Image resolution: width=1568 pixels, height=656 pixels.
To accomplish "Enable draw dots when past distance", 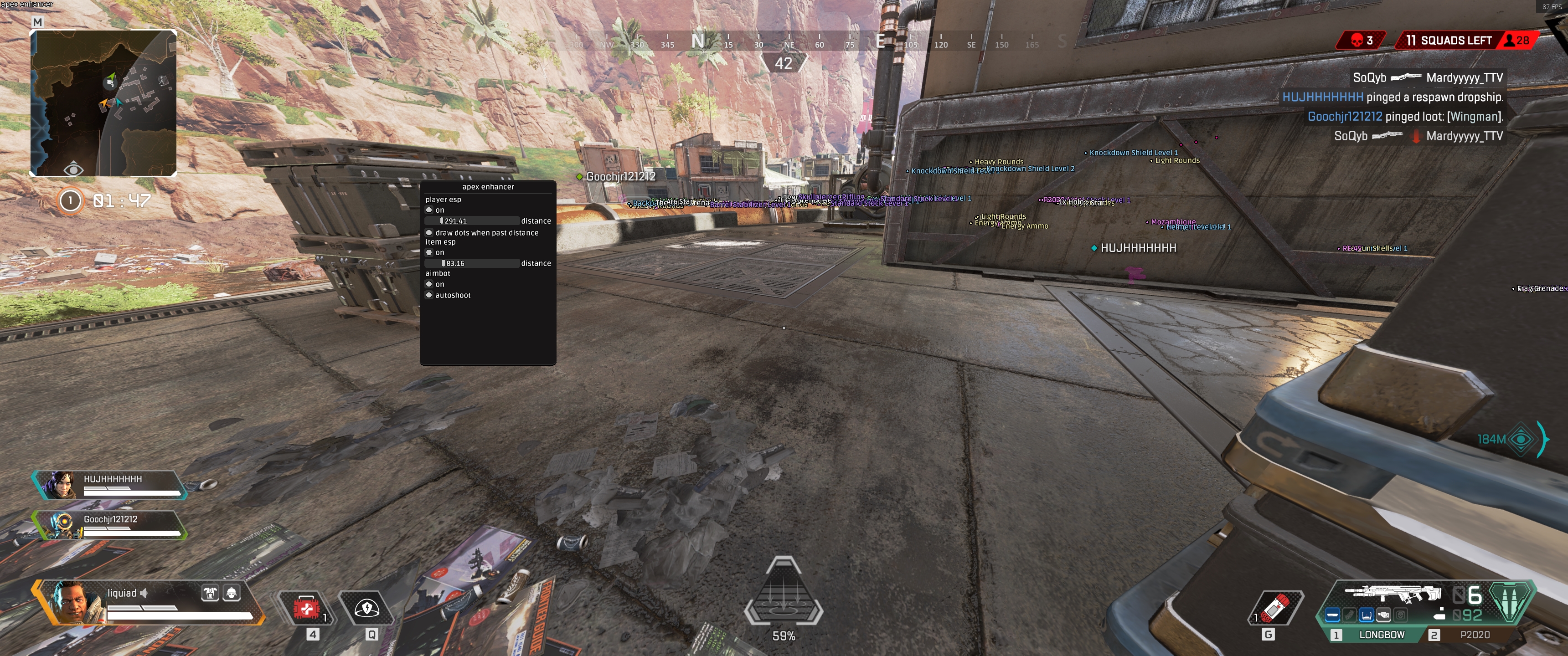I will click(429, 232).
